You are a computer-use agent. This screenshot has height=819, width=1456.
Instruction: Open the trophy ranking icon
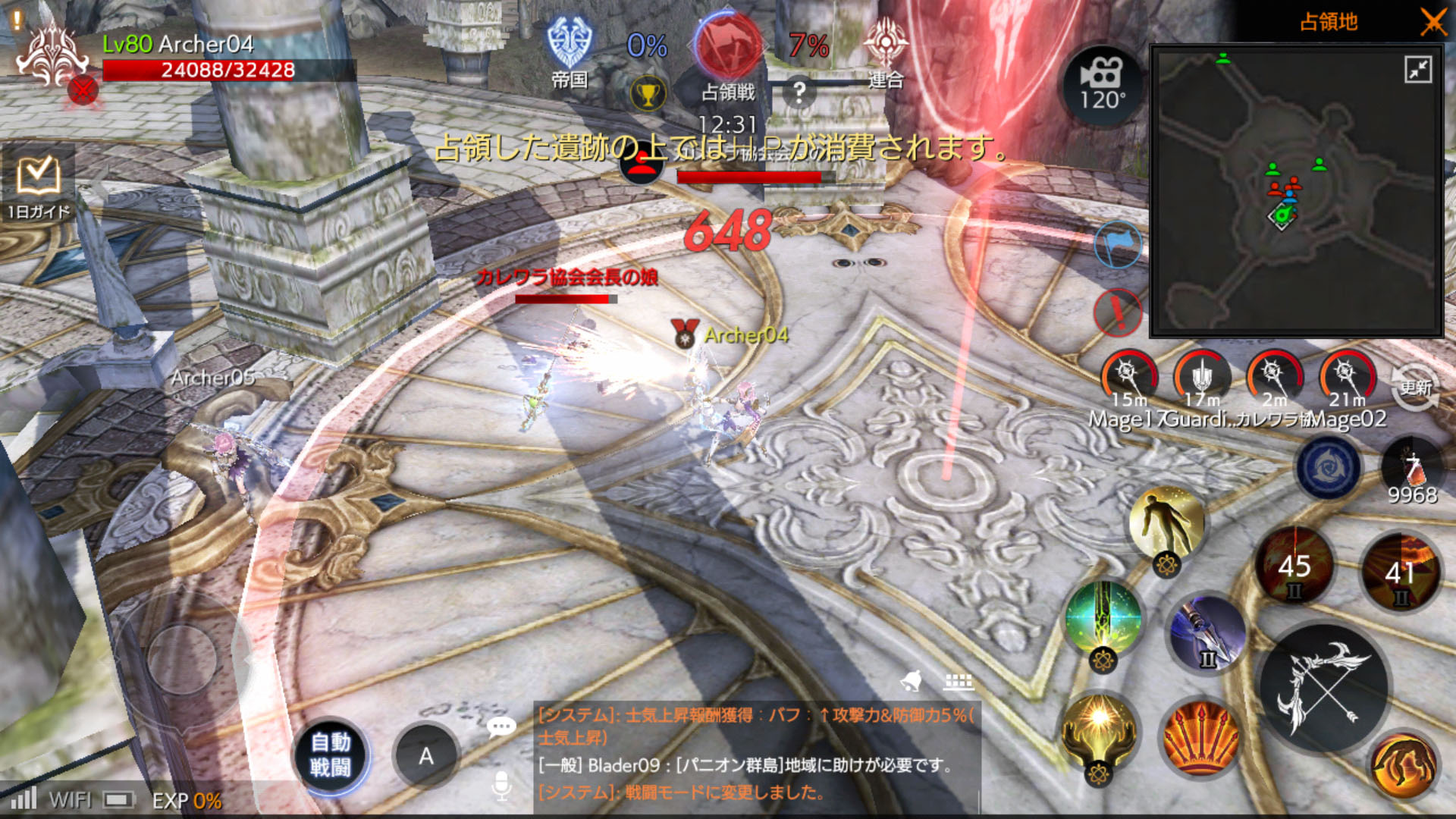648,95
